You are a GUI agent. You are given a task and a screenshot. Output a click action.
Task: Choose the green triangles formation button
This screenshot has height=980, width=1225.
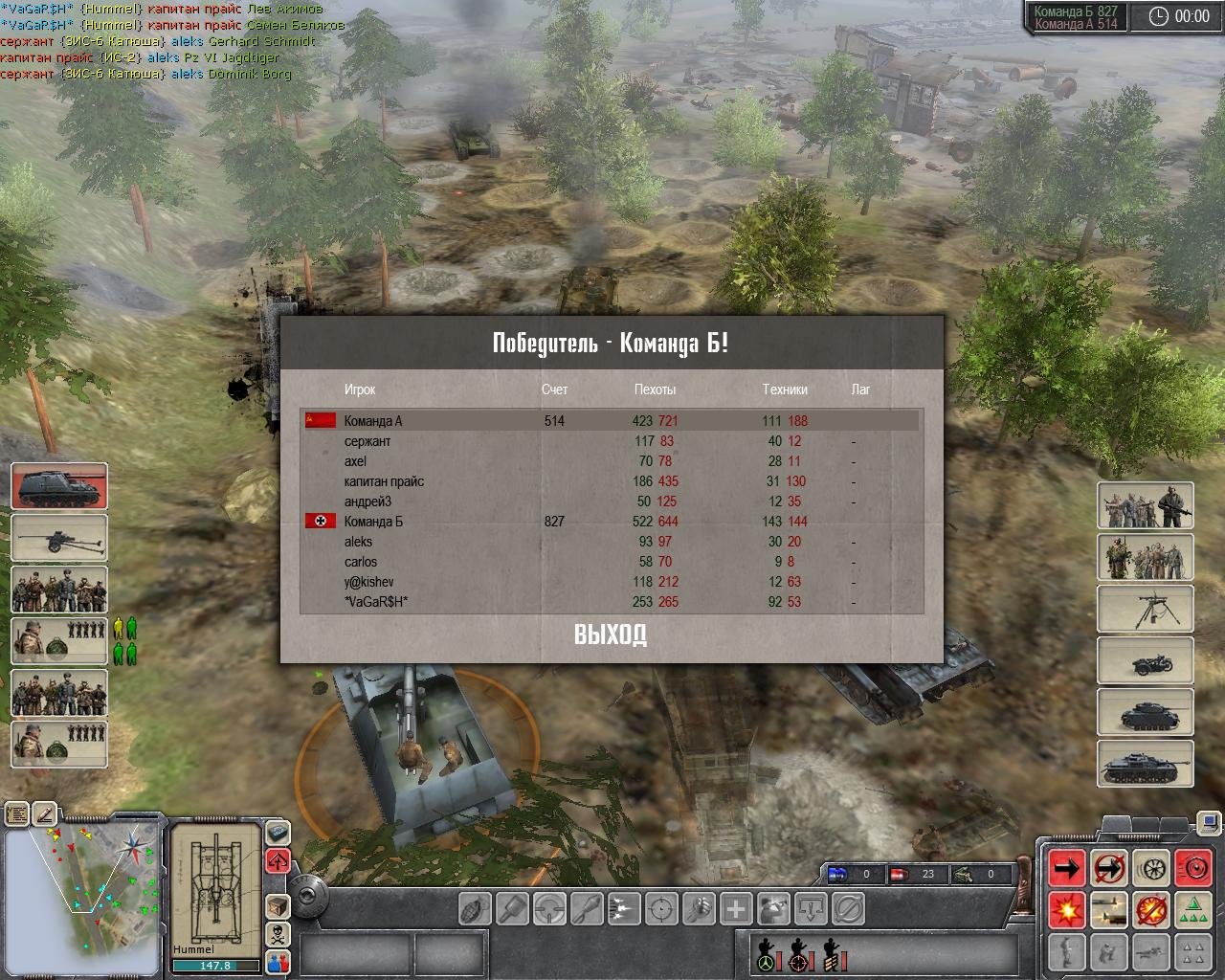[1192, 909]
